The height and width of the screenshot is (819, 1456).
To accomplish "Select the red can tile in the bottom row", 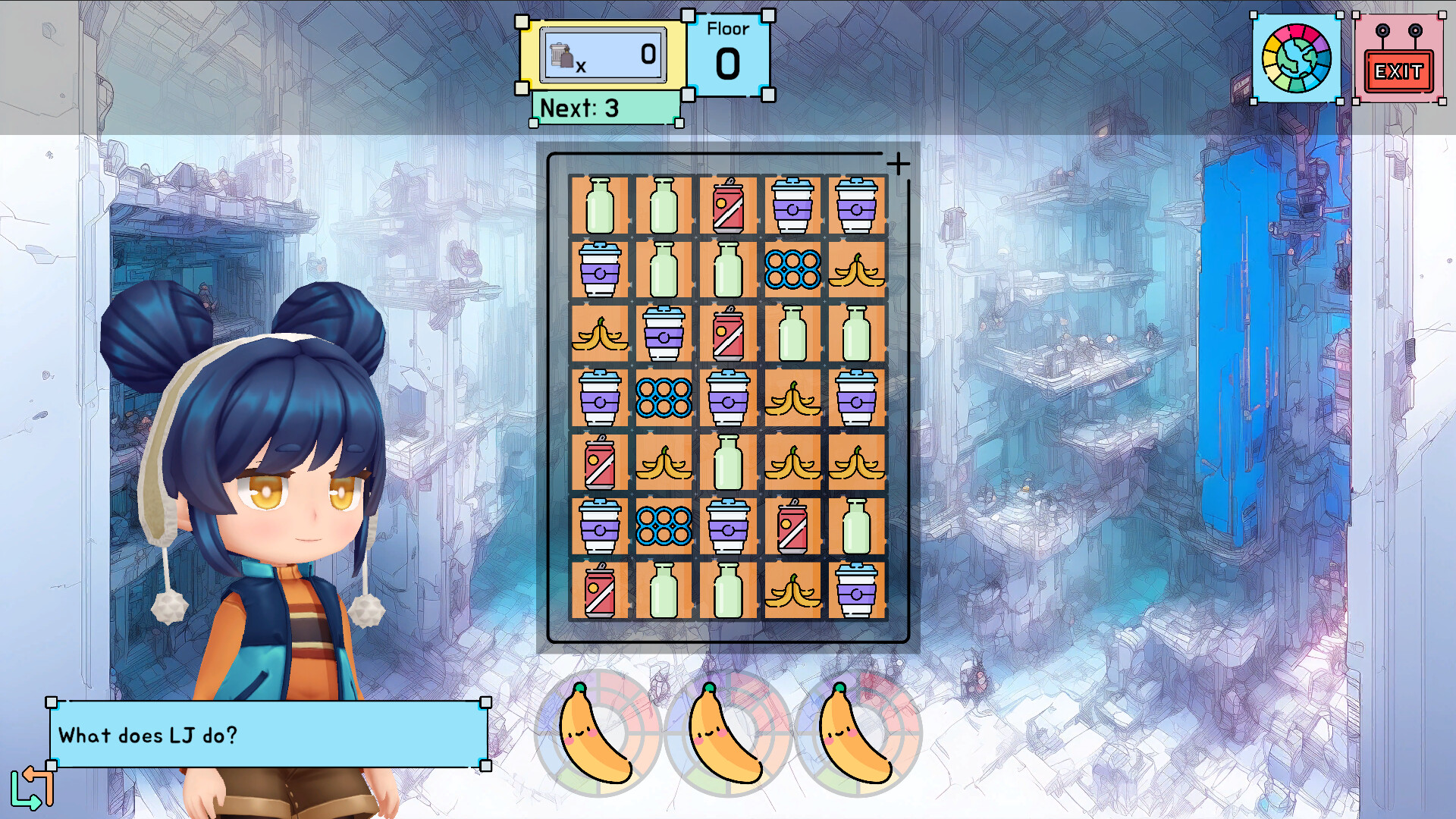I will pyautogui.click(x=599, y=590).
